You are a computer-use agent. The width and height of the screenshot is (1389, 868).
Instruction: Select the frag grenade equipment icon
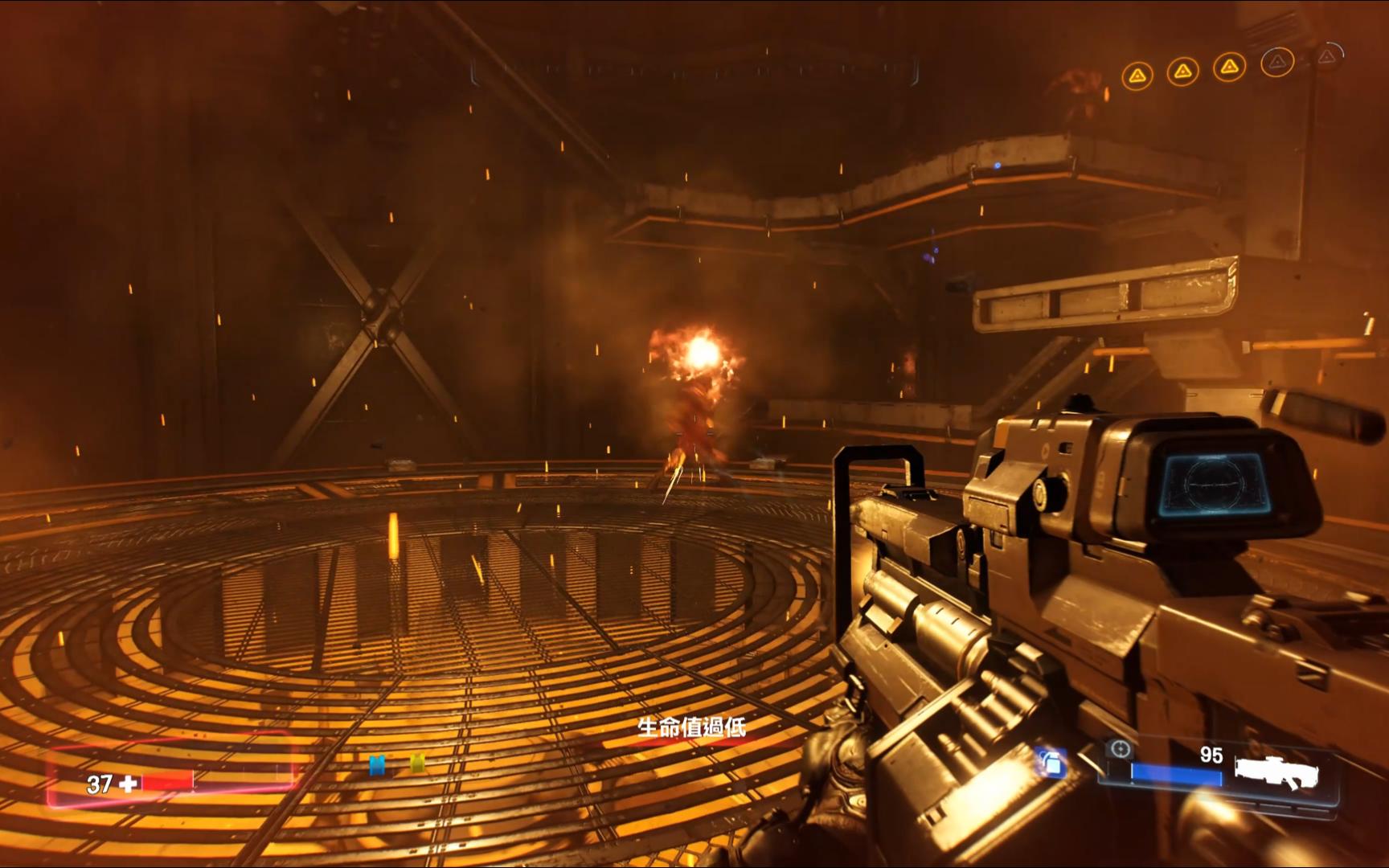tap(1050, 762)
